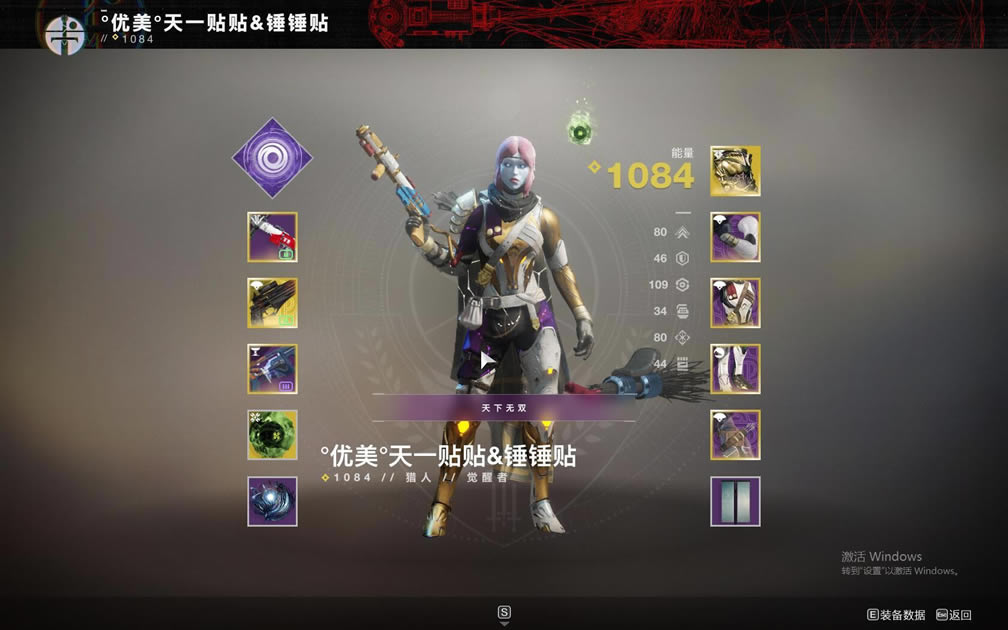
Task: Open equipment details via 装备数据
Action: (x=896, y=615)
